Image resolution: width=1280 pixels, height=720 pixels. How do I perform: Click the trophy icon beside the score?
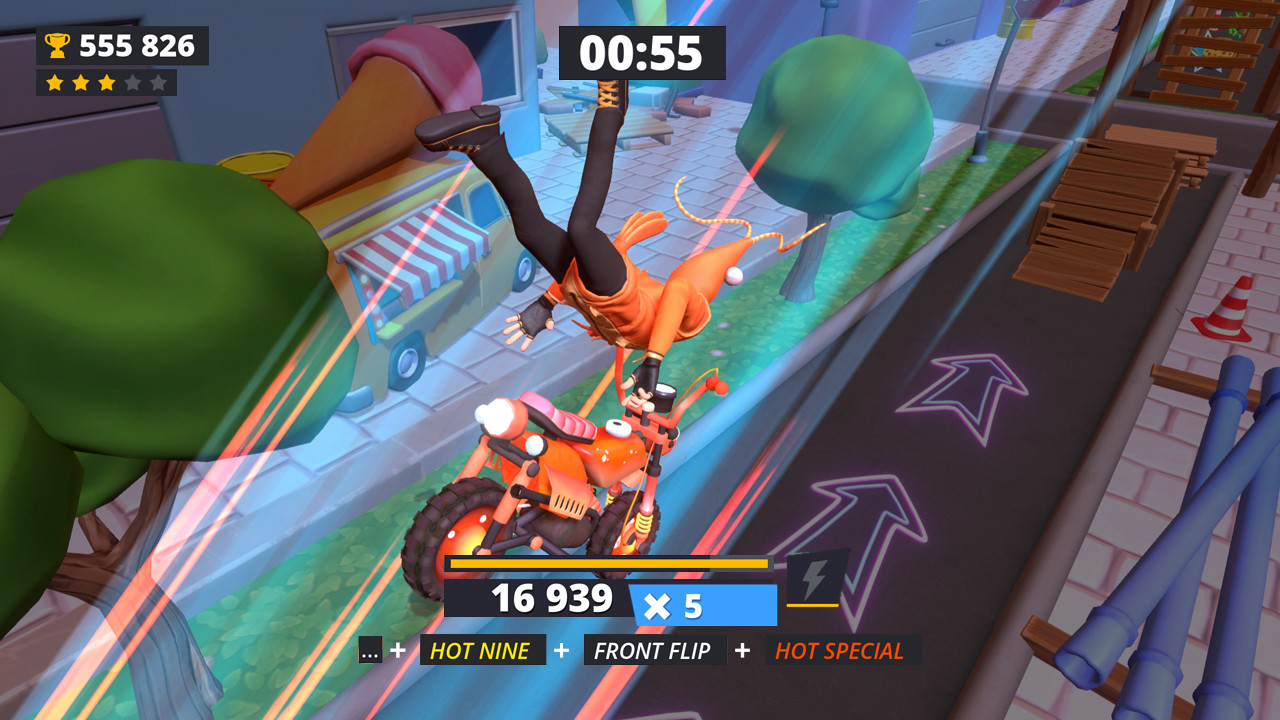(x=58, y=44)
